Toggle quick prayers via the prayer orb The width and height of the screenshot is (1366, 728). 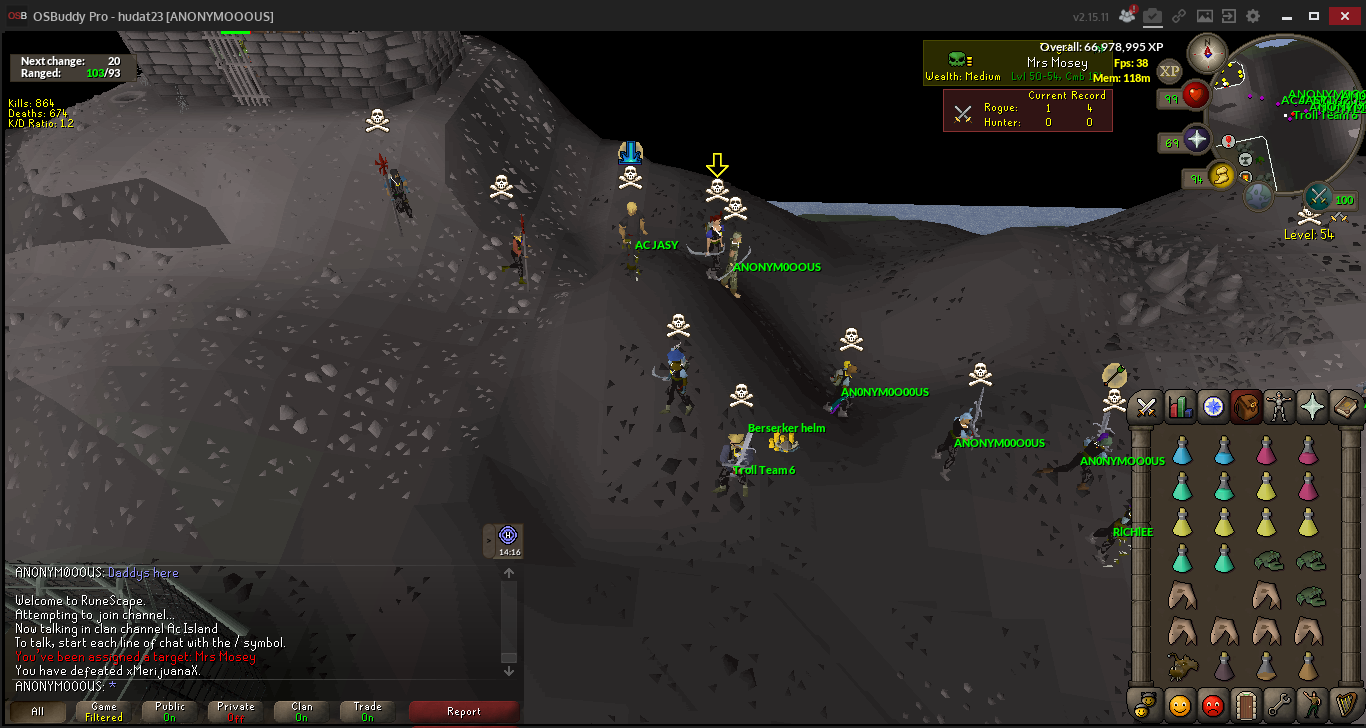click(1197, 139)
